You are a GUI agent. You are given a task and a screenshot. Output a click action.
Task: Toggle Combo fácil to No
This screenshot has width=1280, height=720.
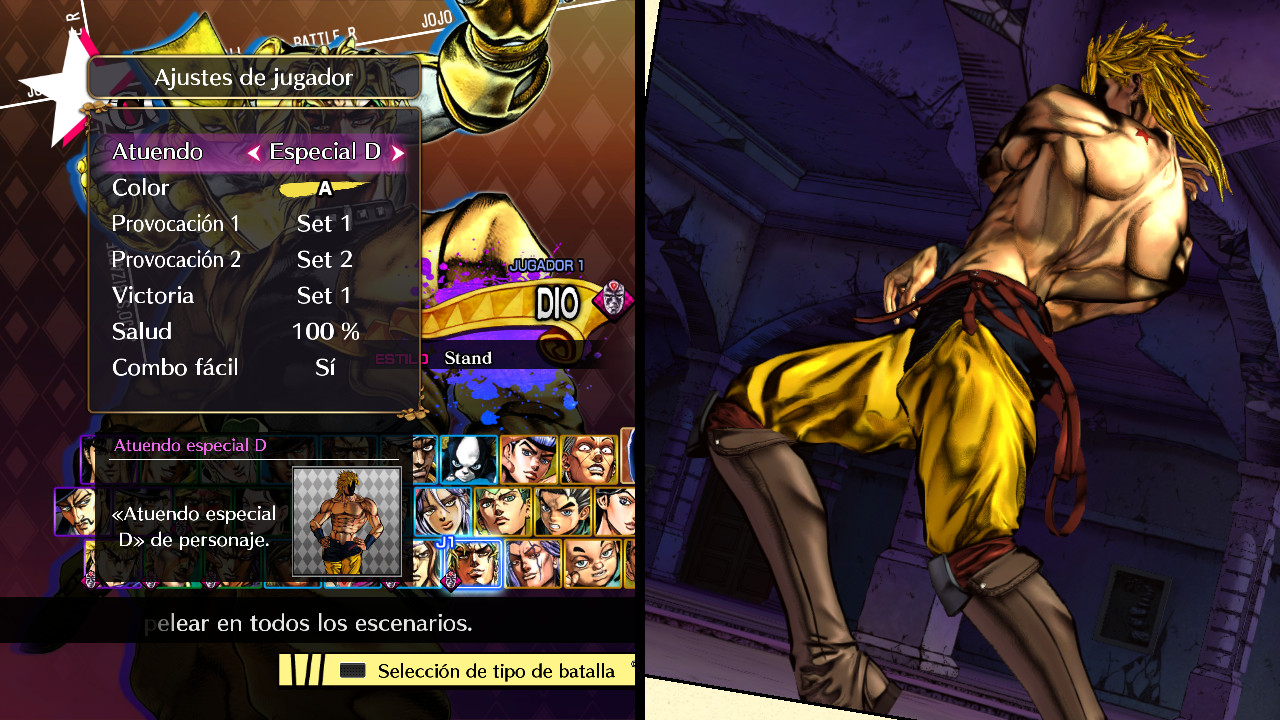tap(324, 367)
